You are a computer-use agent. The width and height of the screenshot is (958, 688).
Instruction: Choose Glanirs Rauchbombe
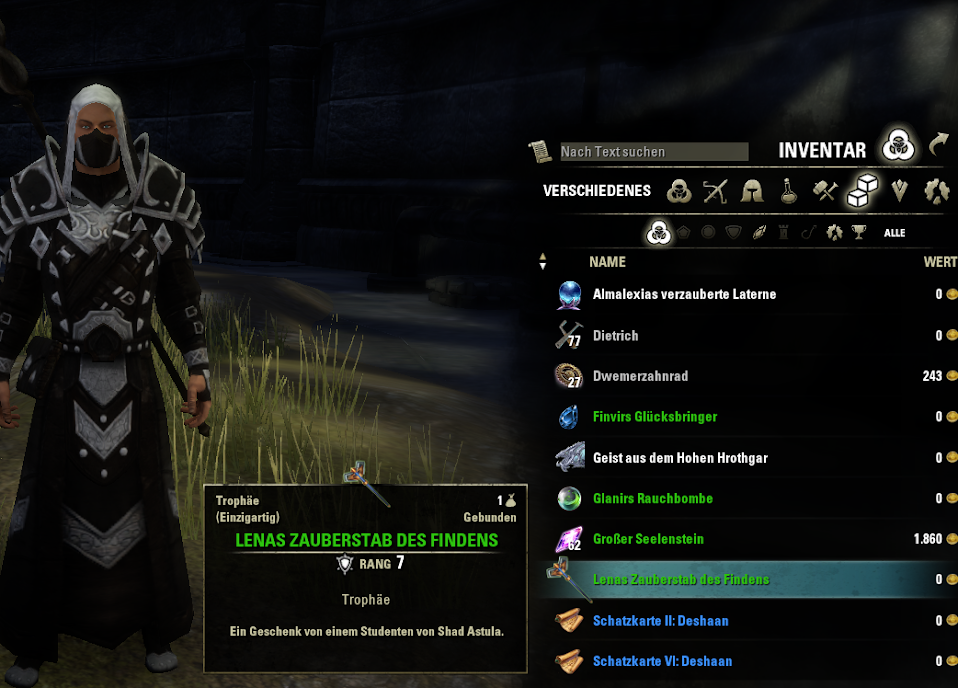(x=652, y=498)
